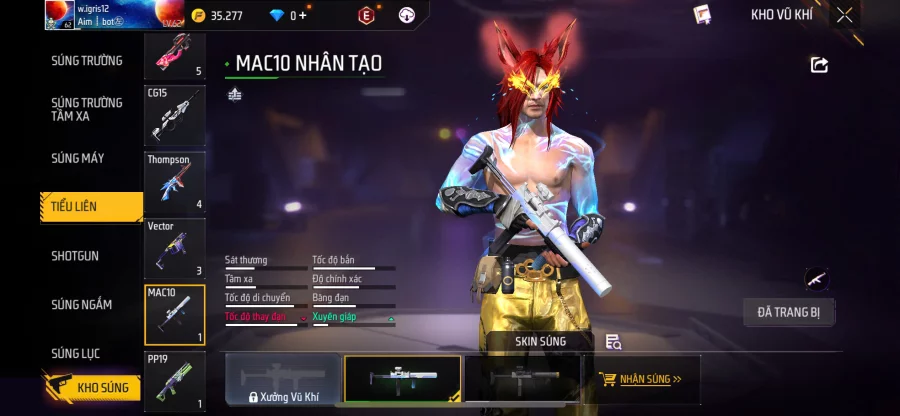Viewport: 900px width, 416px height.
Task: Select the CG15 weapon tile
Action: [175, 116]
